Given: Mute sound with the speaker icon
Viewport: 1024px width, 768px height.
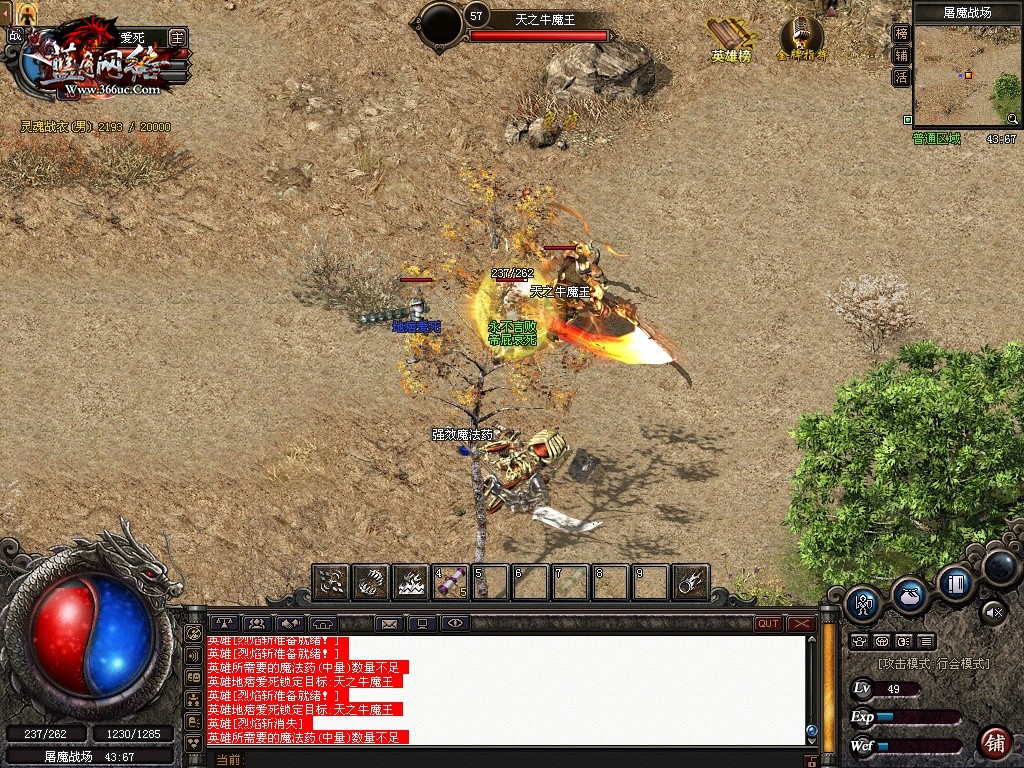Looking at the screenshot, I should 992,611.
